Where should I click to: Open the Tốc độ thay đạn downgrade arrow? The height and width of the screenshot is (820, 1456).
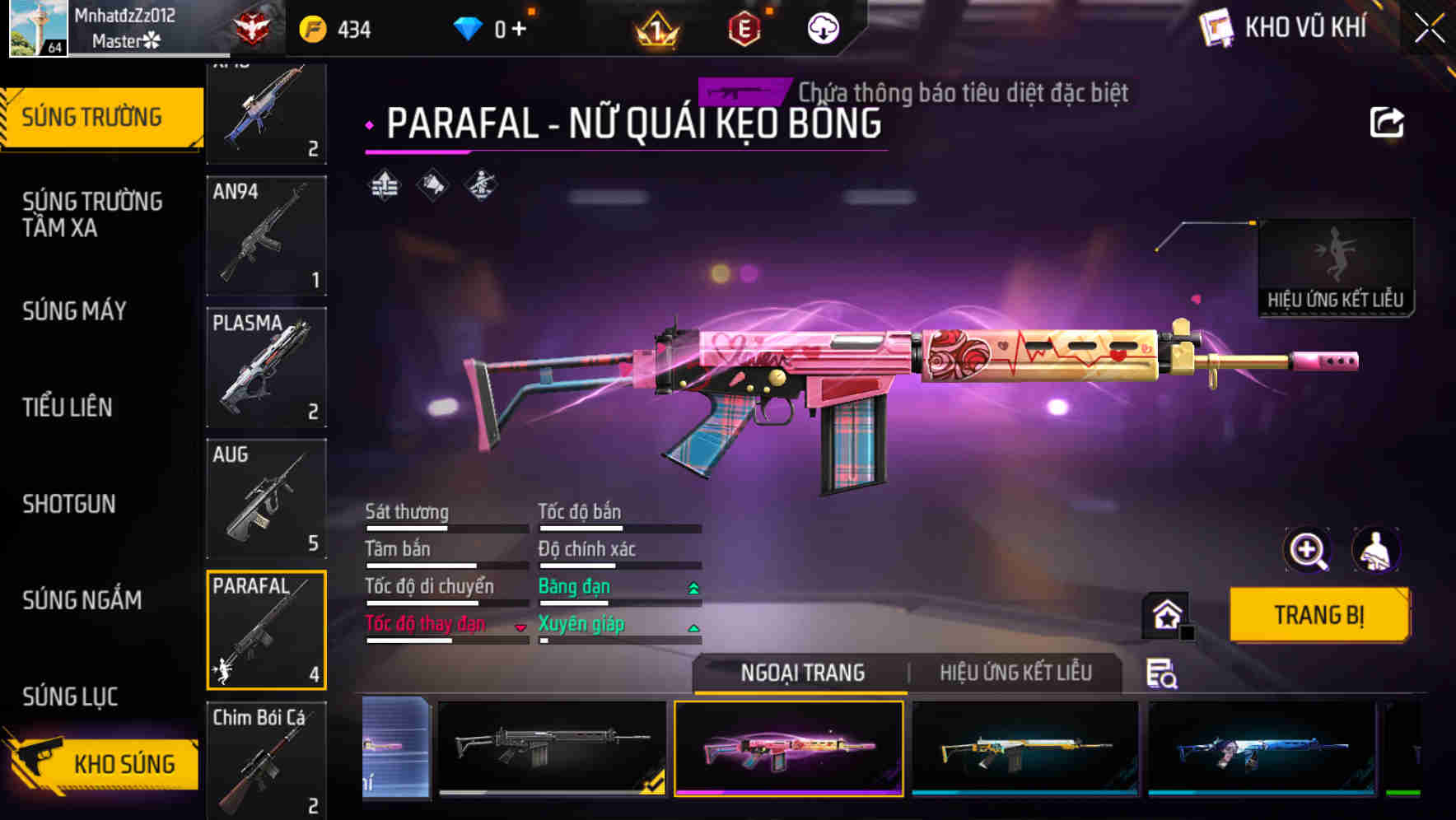pyautogui.click(x=520, y=626)
